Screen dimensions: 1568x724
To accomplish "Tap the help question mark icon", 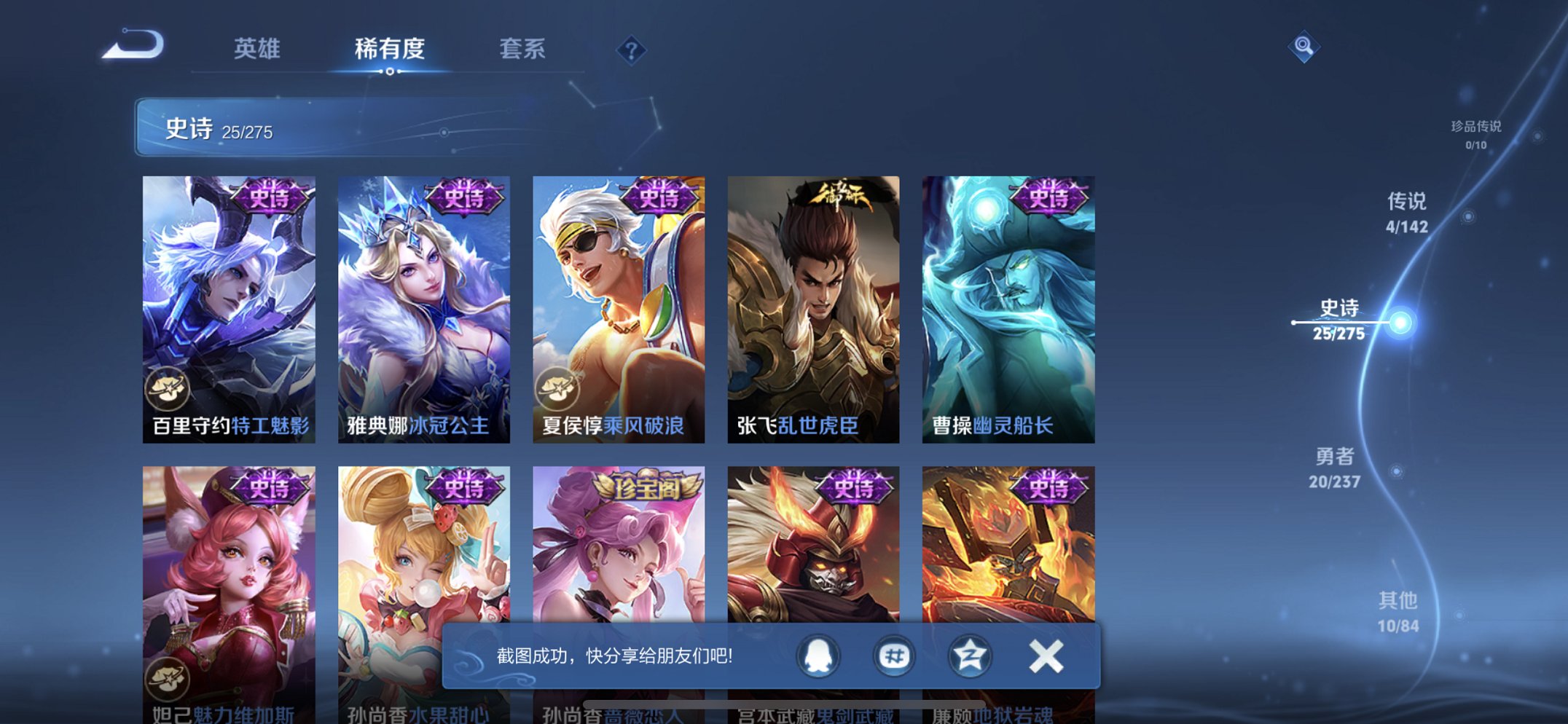I will pos(633,49).
